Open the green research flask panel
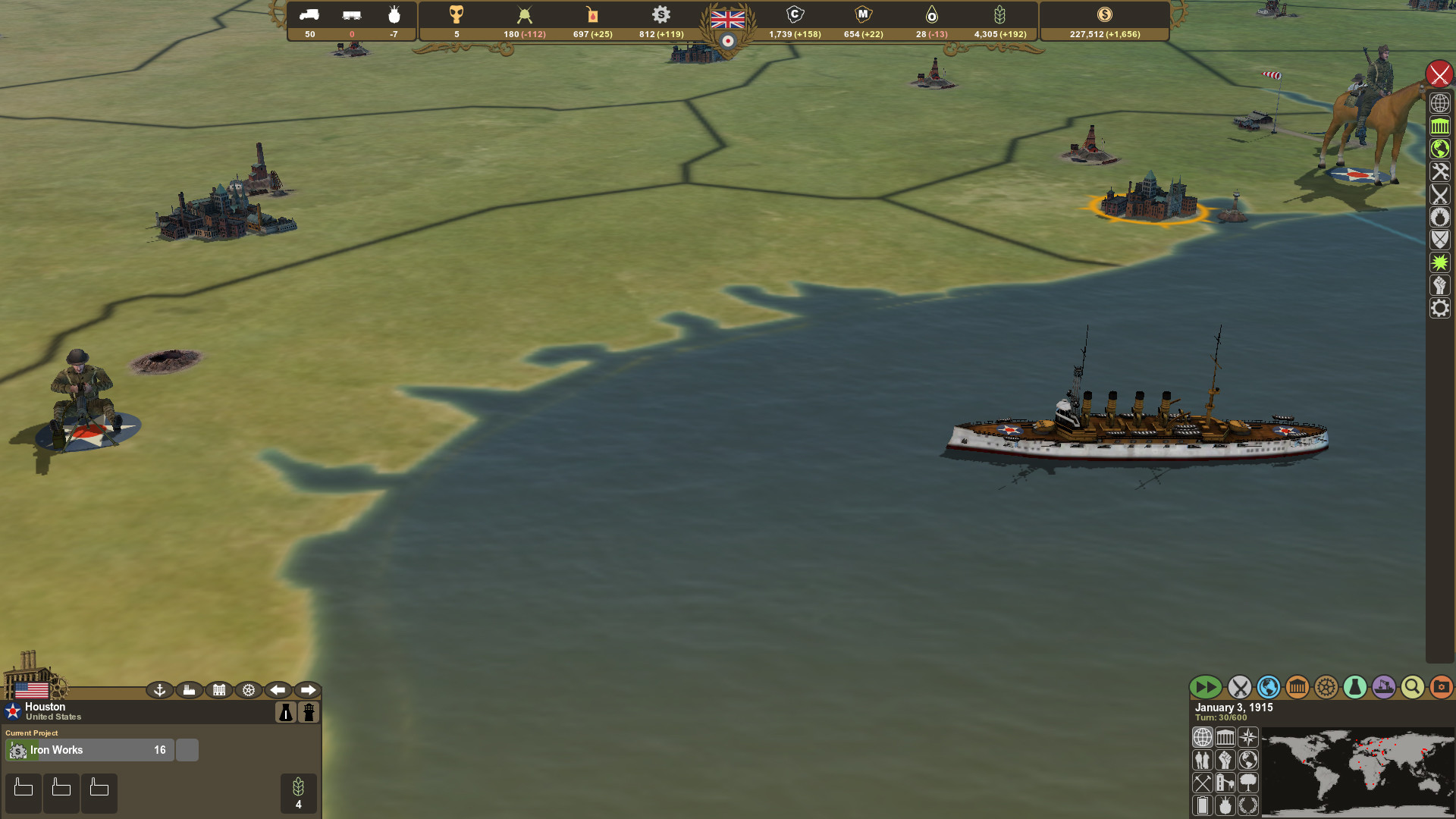Viewport: 1456px width, 819px height. click(x=1354, y=687)
